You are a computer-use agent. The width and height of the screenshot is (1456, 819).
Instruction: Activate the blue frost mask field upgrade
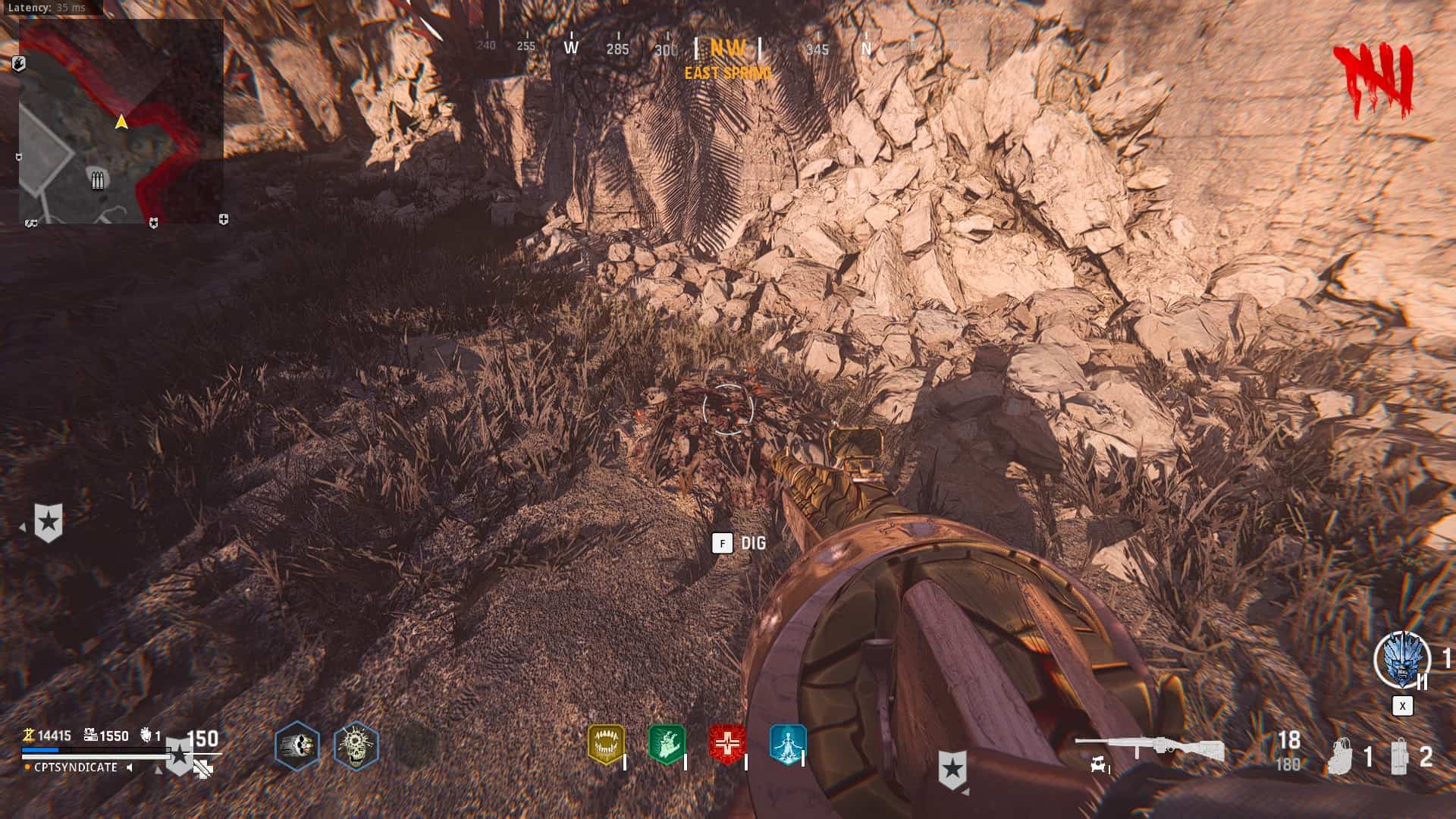(1401, 661)
